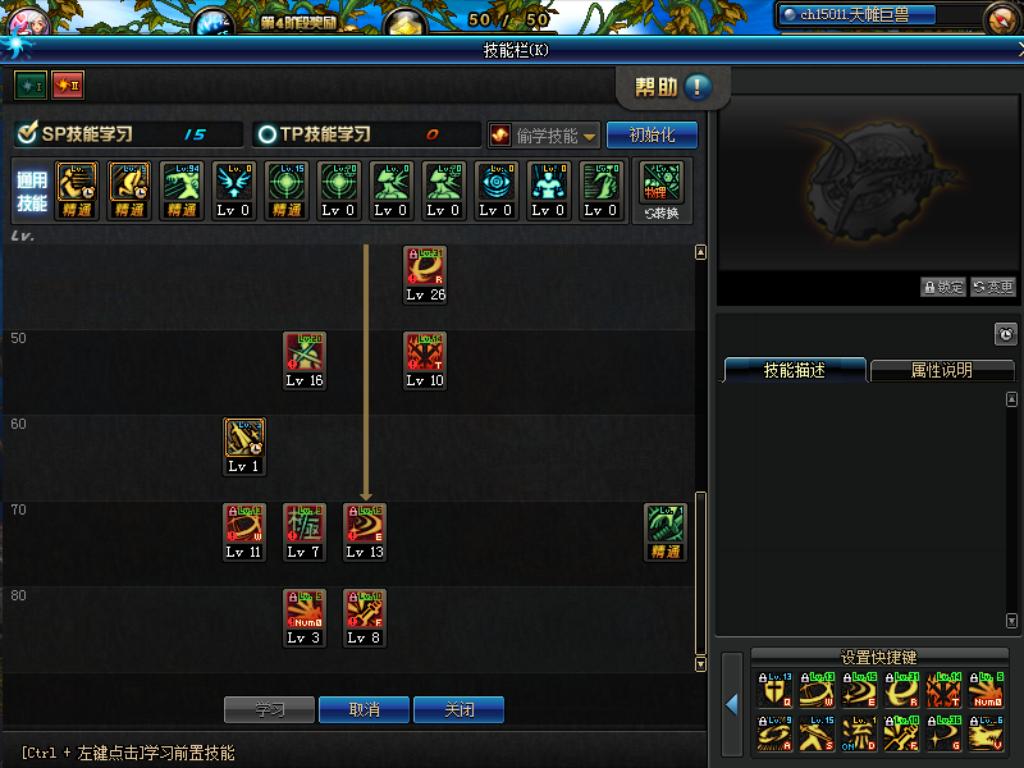Pick the Lv 3 skill icon
The width and height of the screenshot is (1024, 768).
pyautogui.click(x=304, y=610)
